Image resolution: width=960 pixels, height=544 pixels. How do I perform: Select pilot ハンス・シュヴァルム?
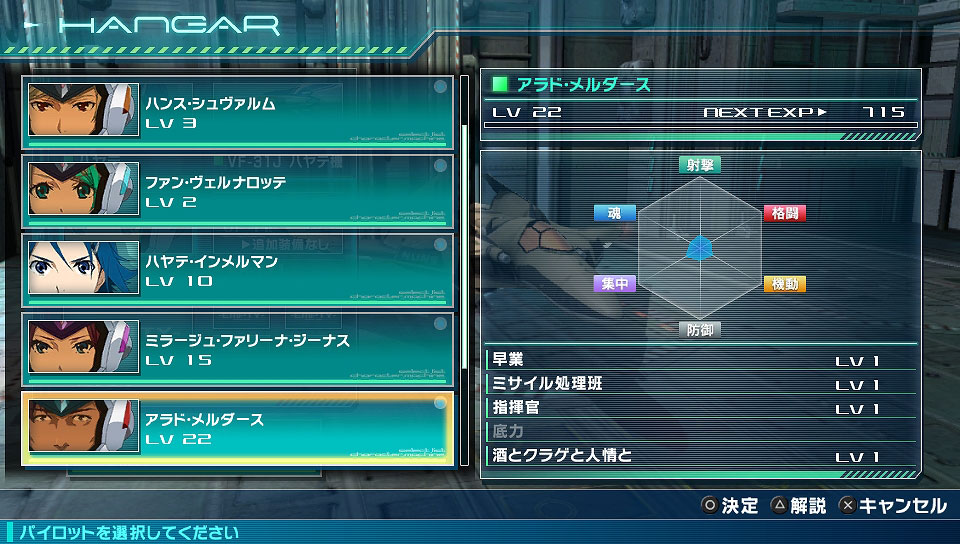click(x=238, y=112)
